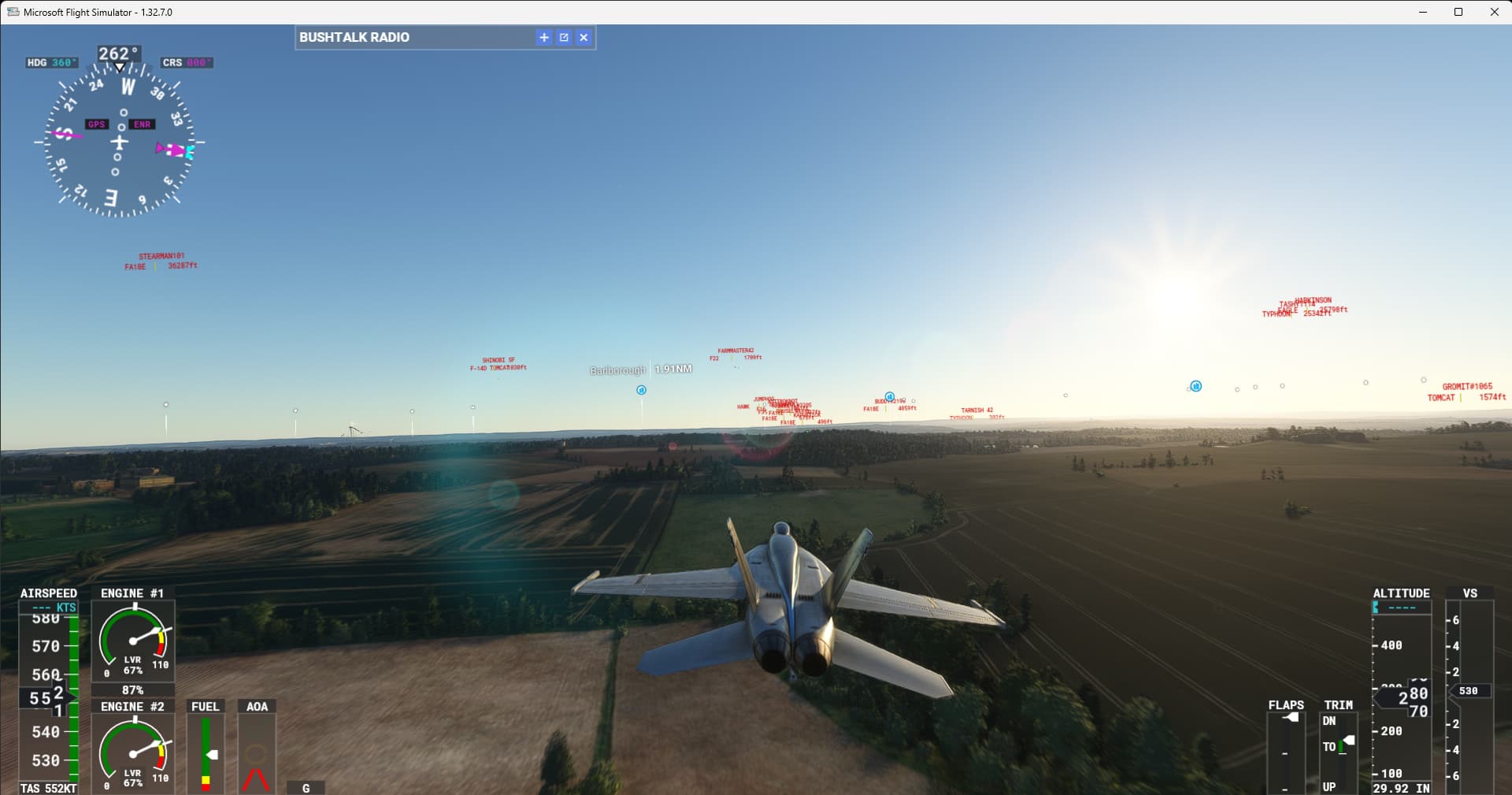Viewport: 1512px width, 795px height.
Task: Click the FUEL quantity gauge
Action: [205, 752]
